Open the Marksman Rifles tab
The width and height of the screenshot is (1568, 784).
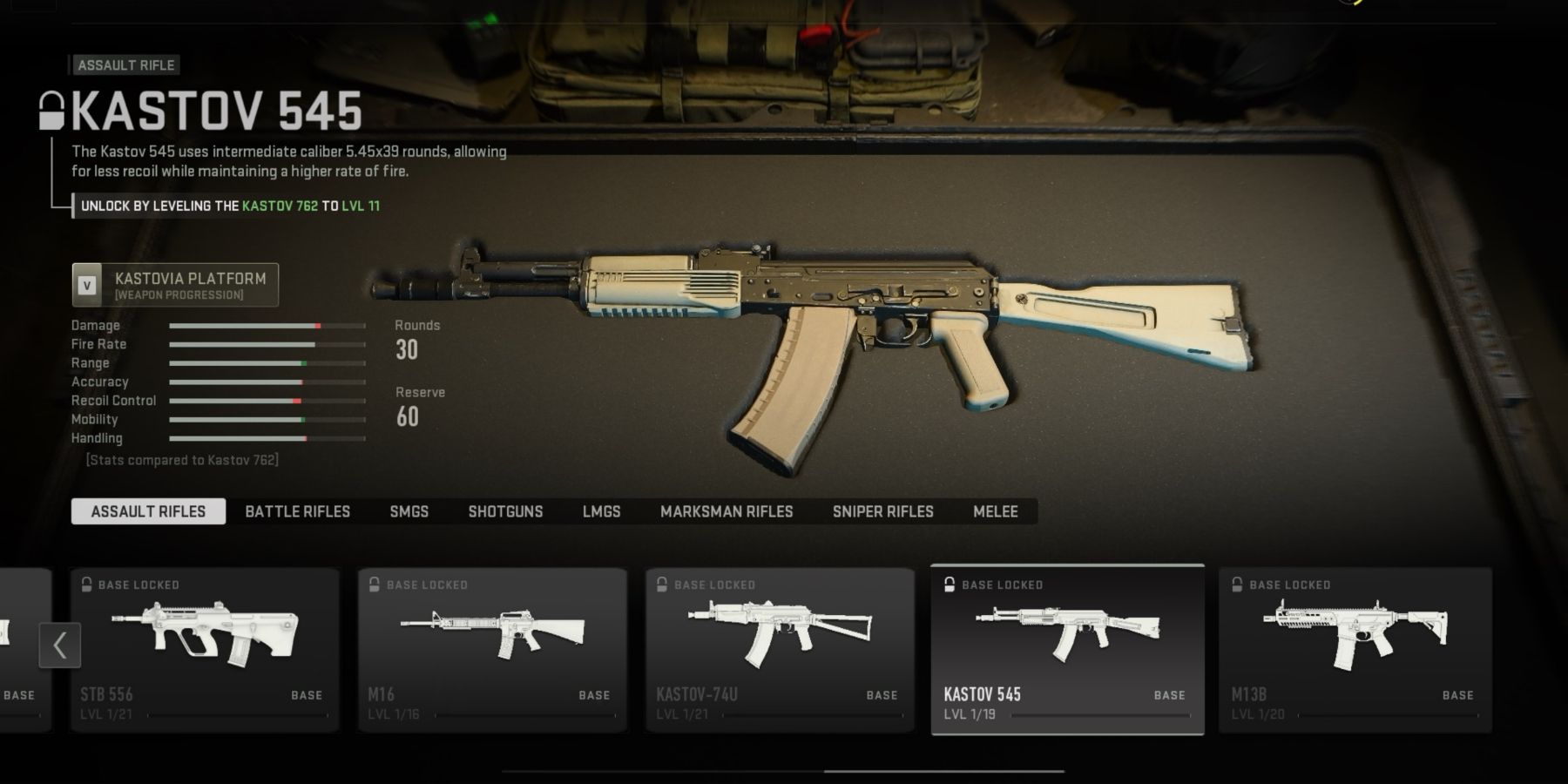[x=727, y=511]
